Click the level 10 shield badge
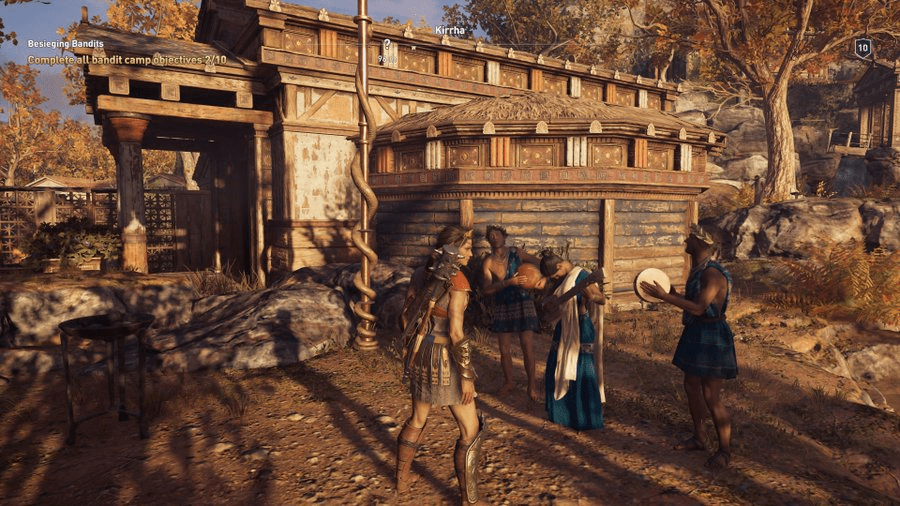 click(x=862, y=47)
